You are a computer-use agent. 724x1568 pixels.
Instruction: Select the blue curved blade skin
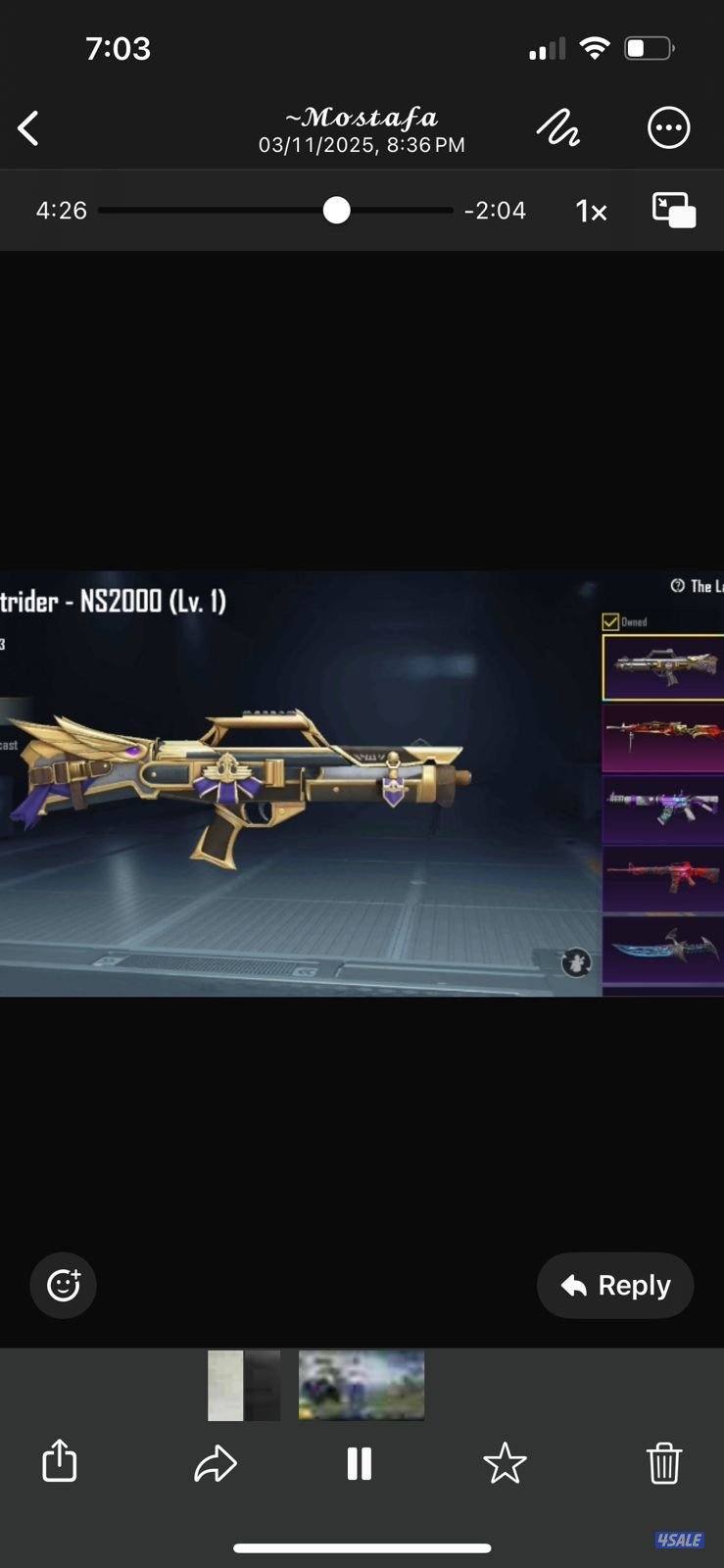(x=663, y=949)
